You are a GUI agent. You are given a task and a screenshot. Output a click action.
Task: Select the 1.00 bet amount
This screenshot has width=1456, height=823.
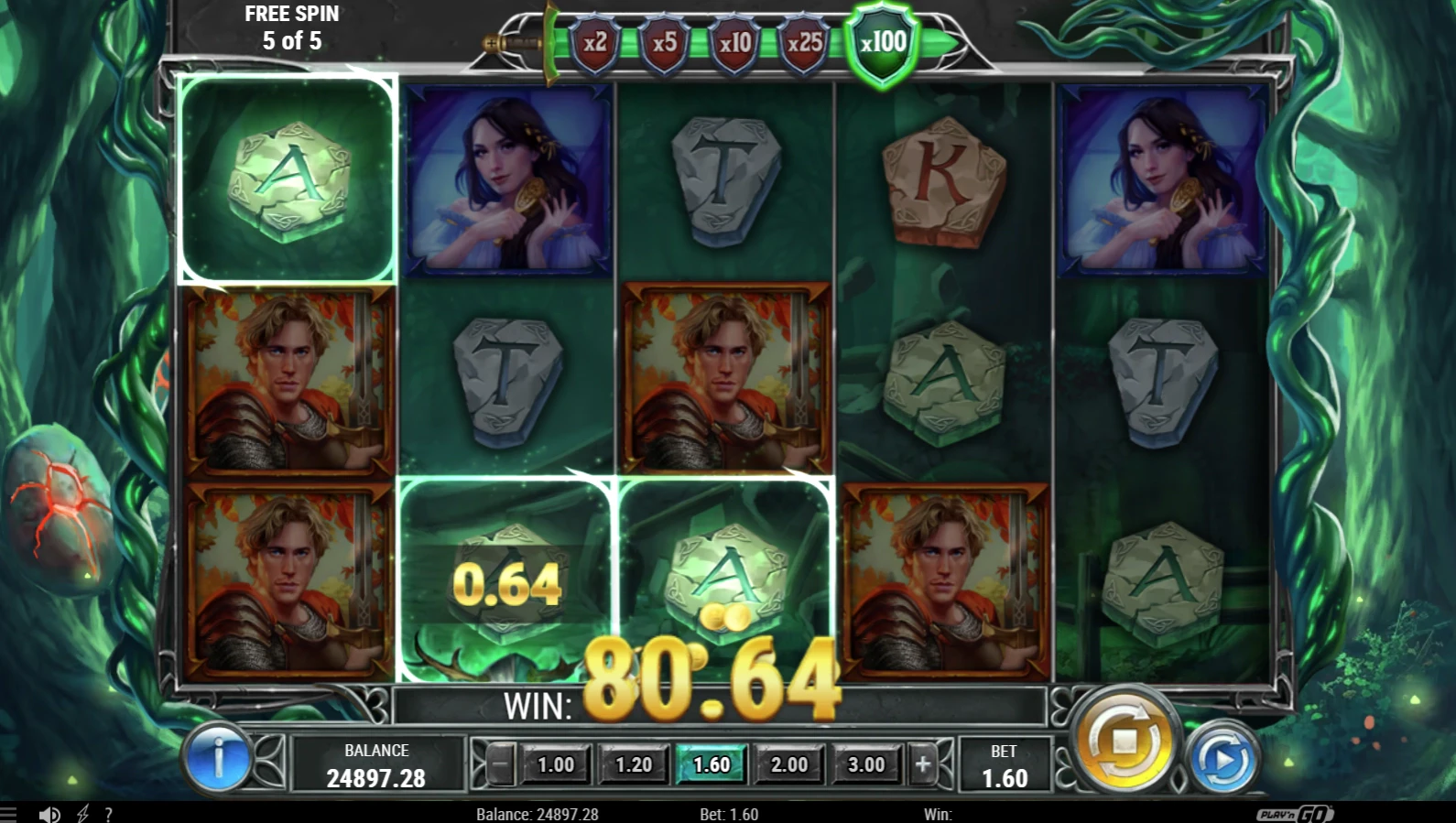(556, 764)
